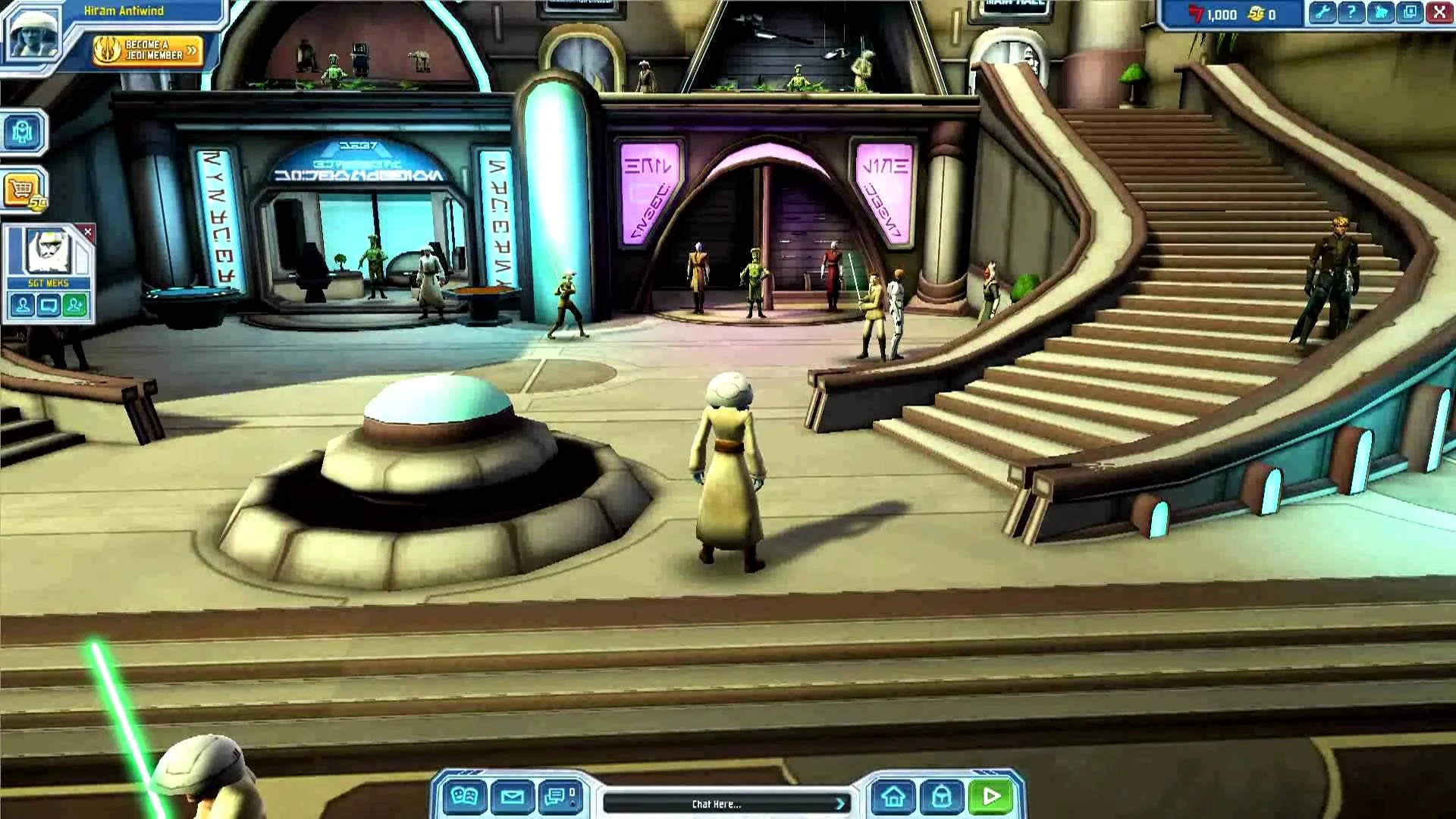The width and height of the screenshot is (1456, 819).
Task: Open help via the question mark icon
Action: [x=1351, y=12]
